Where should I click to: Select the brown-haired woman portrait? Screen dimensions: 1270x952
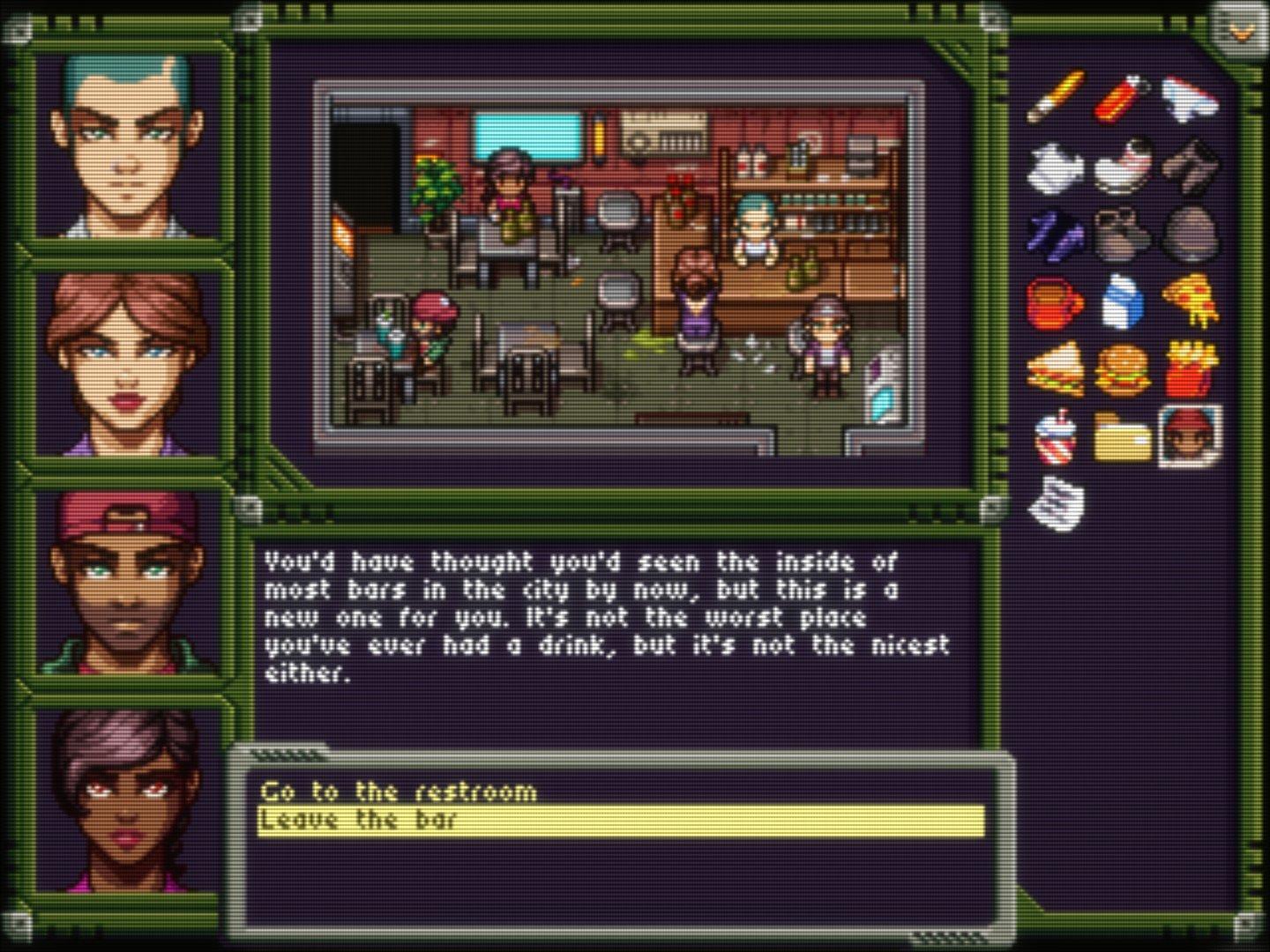[130, 361]
